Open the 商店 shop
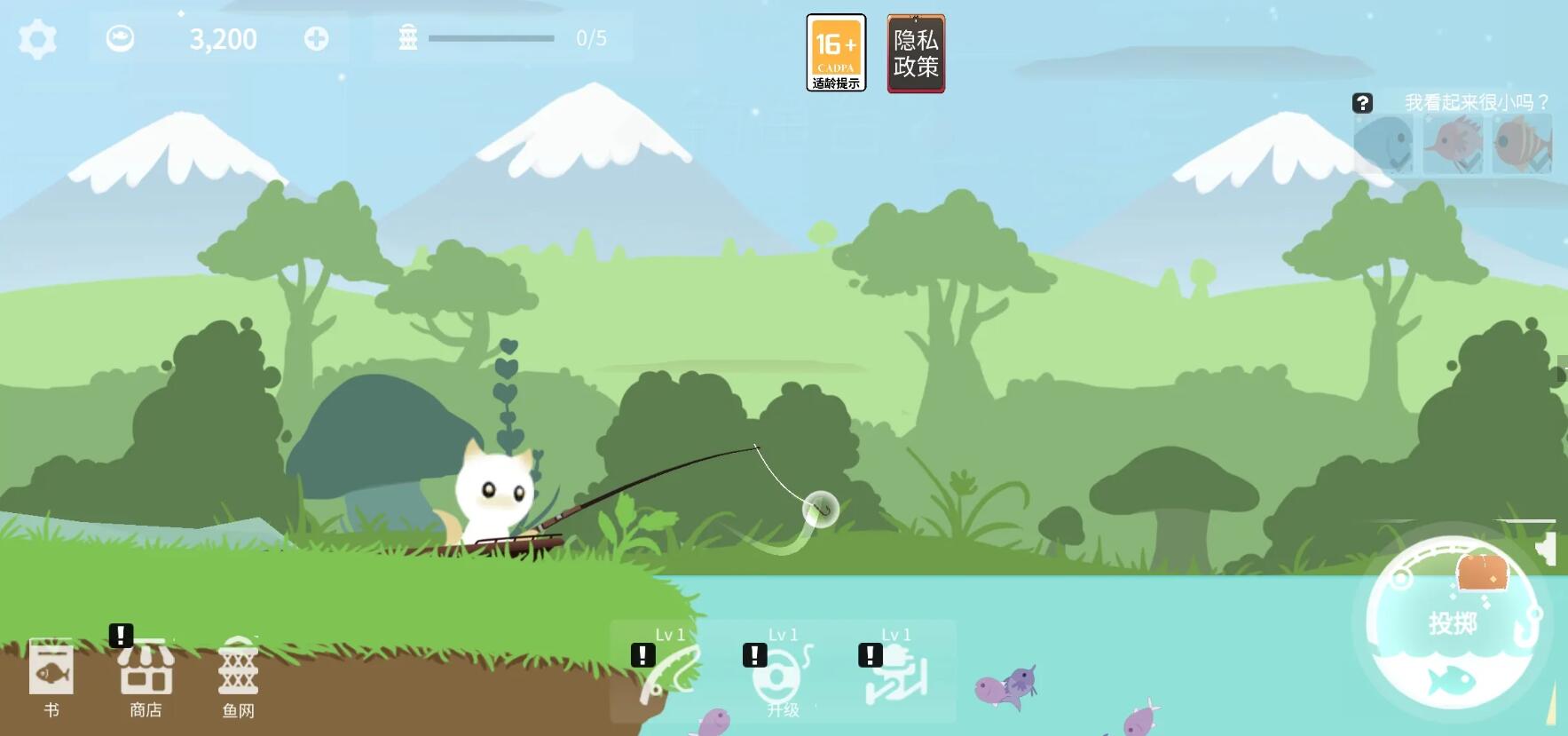1568x736 pixels. (146, 677)
